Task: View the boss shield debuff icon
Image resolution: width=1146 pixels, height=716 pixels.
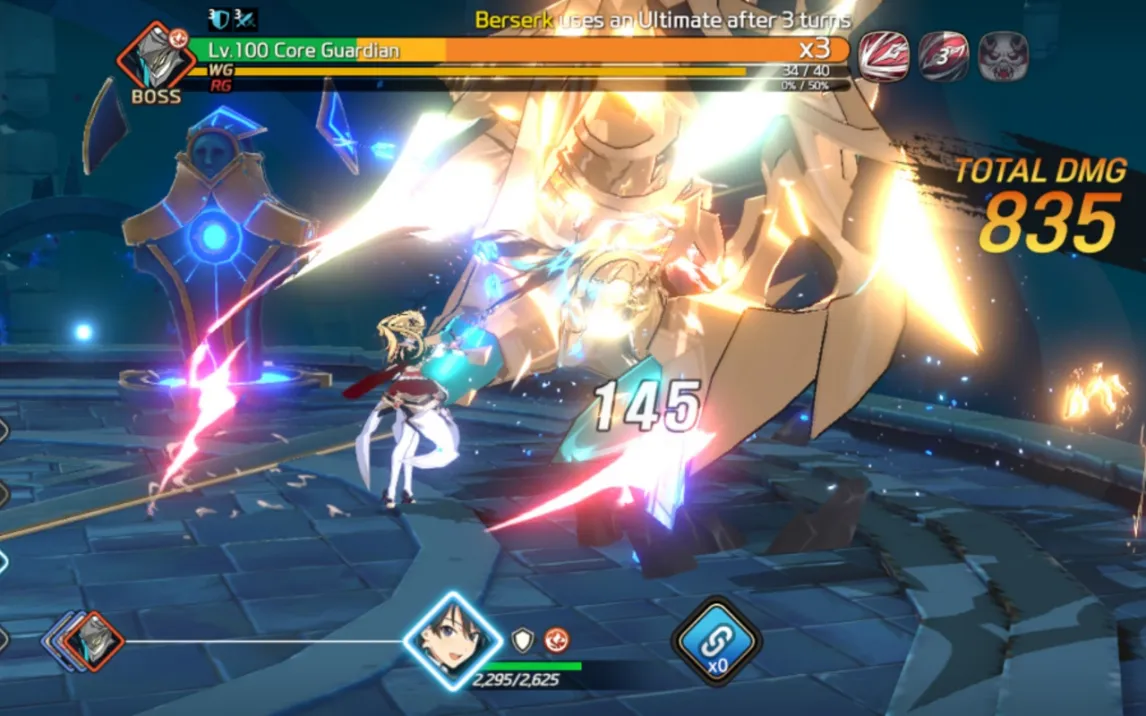Action: (220, 19)
